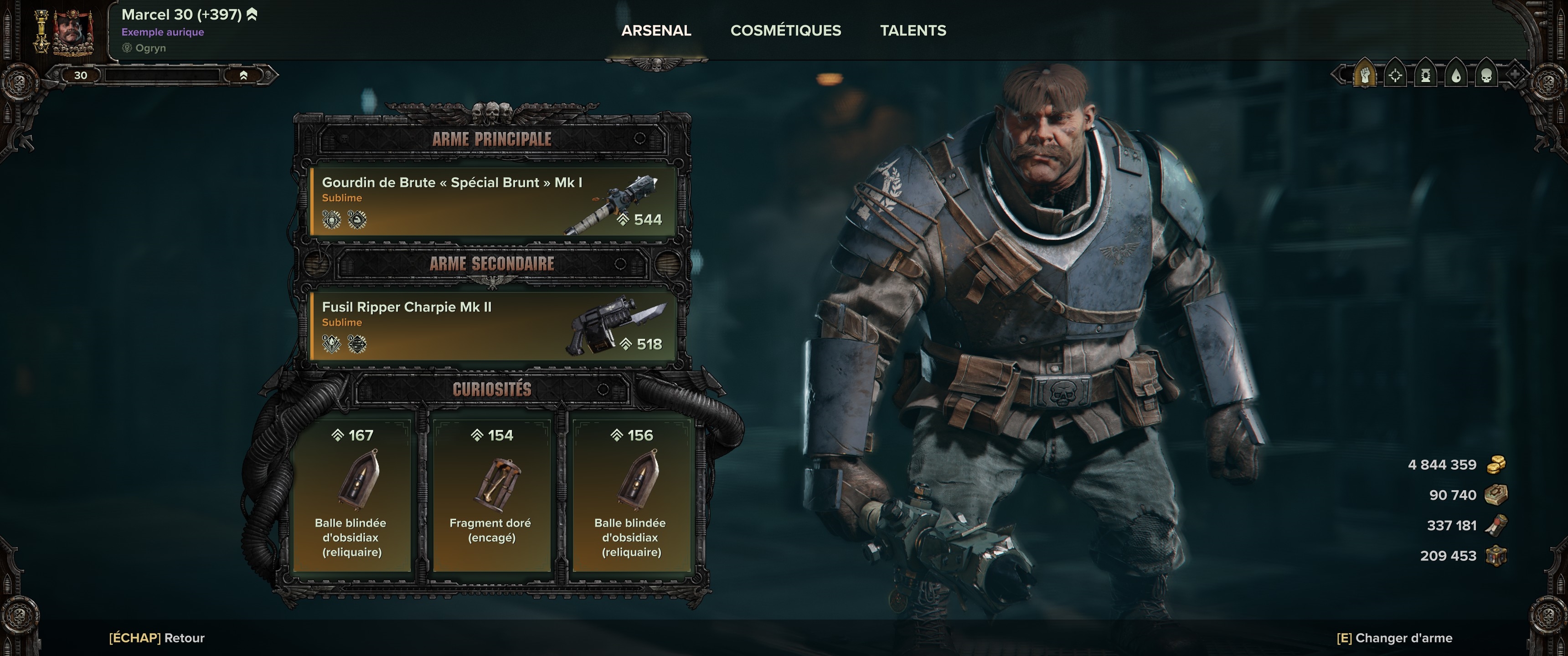1568x656 pixels.
Task: Click the Retour back button
Action: [157, 638]
